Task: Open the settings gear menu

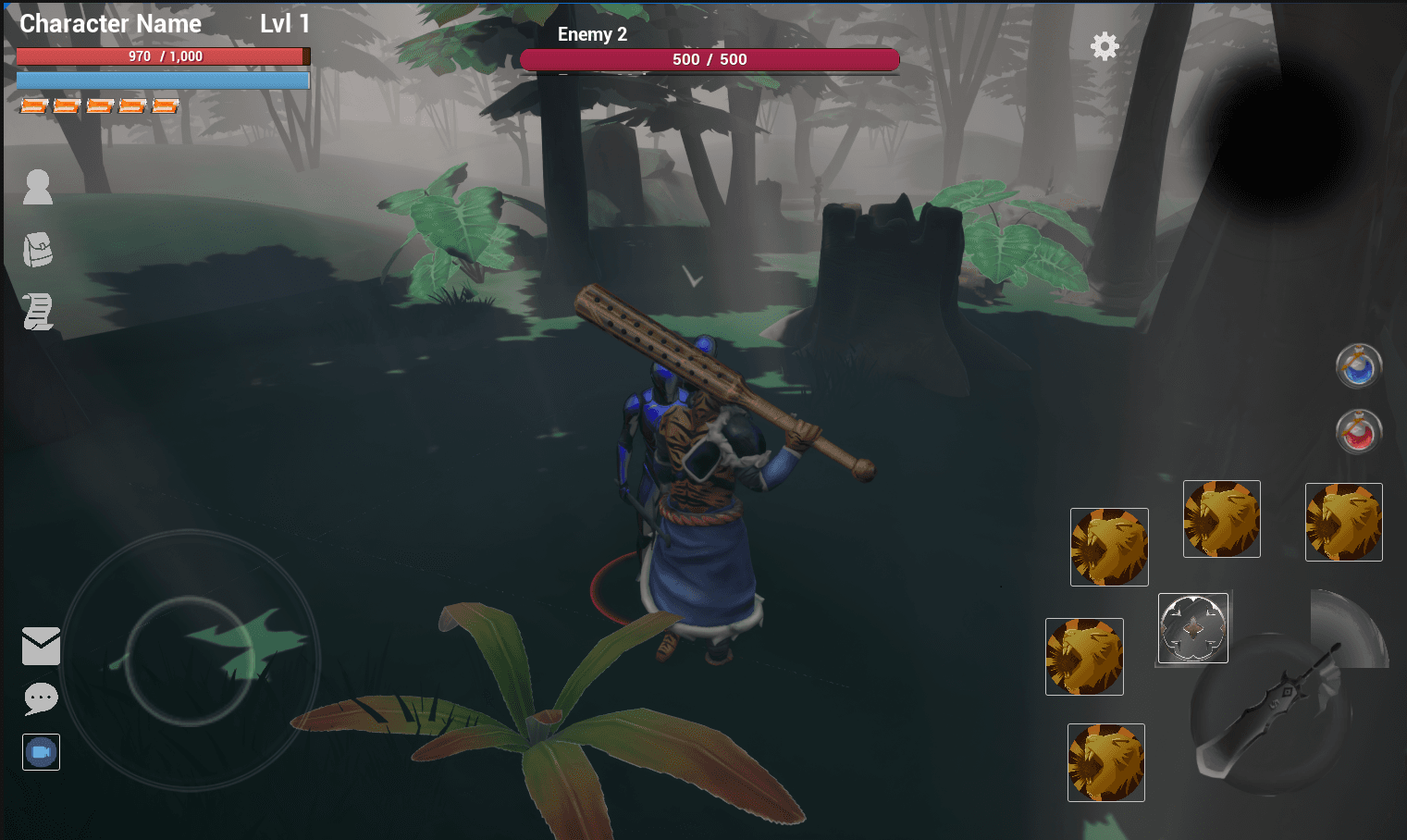Action: pos(1105,46)
